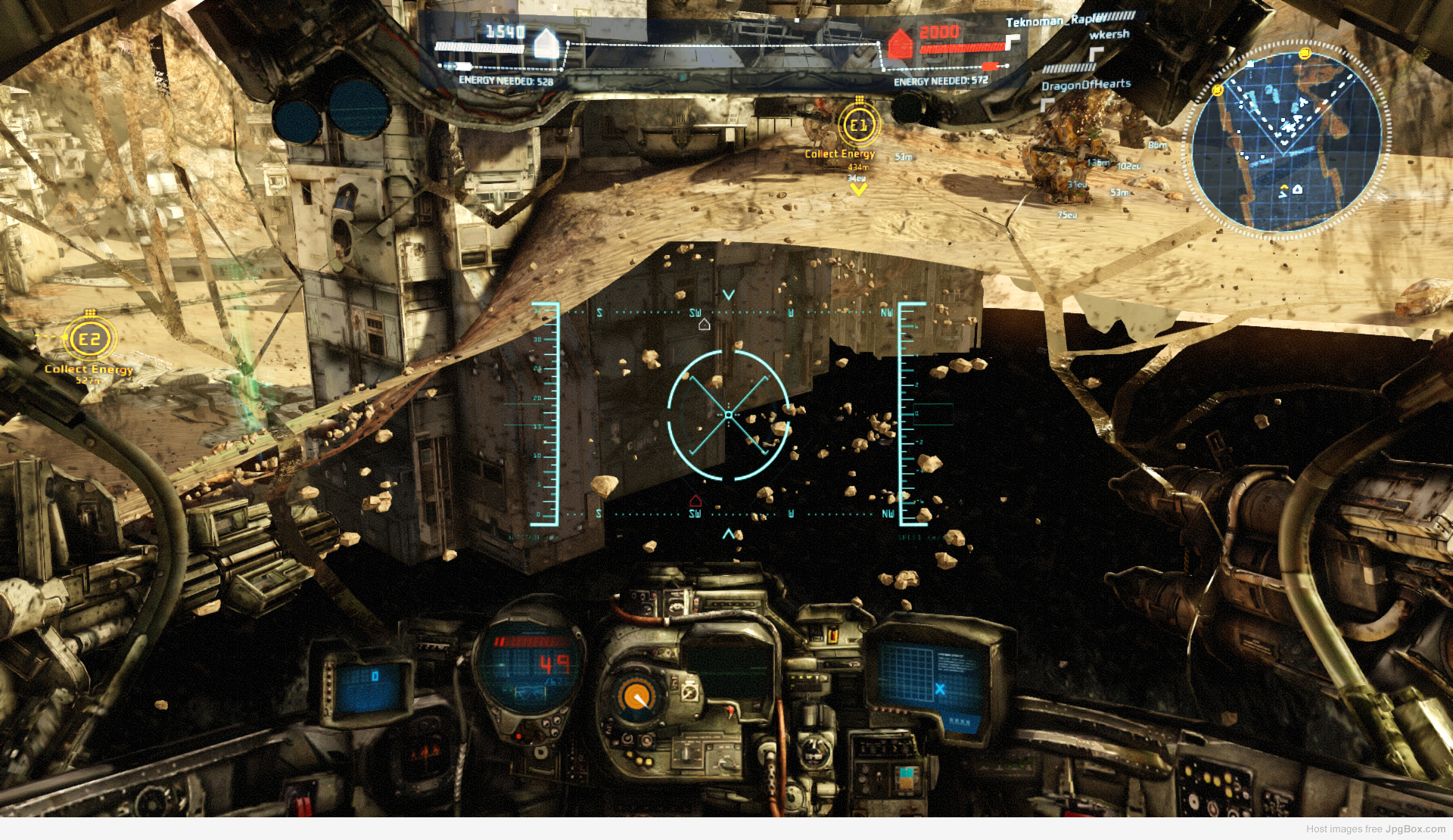Click the red enemy base icon
1453x840 pixels.
(899, 44)
